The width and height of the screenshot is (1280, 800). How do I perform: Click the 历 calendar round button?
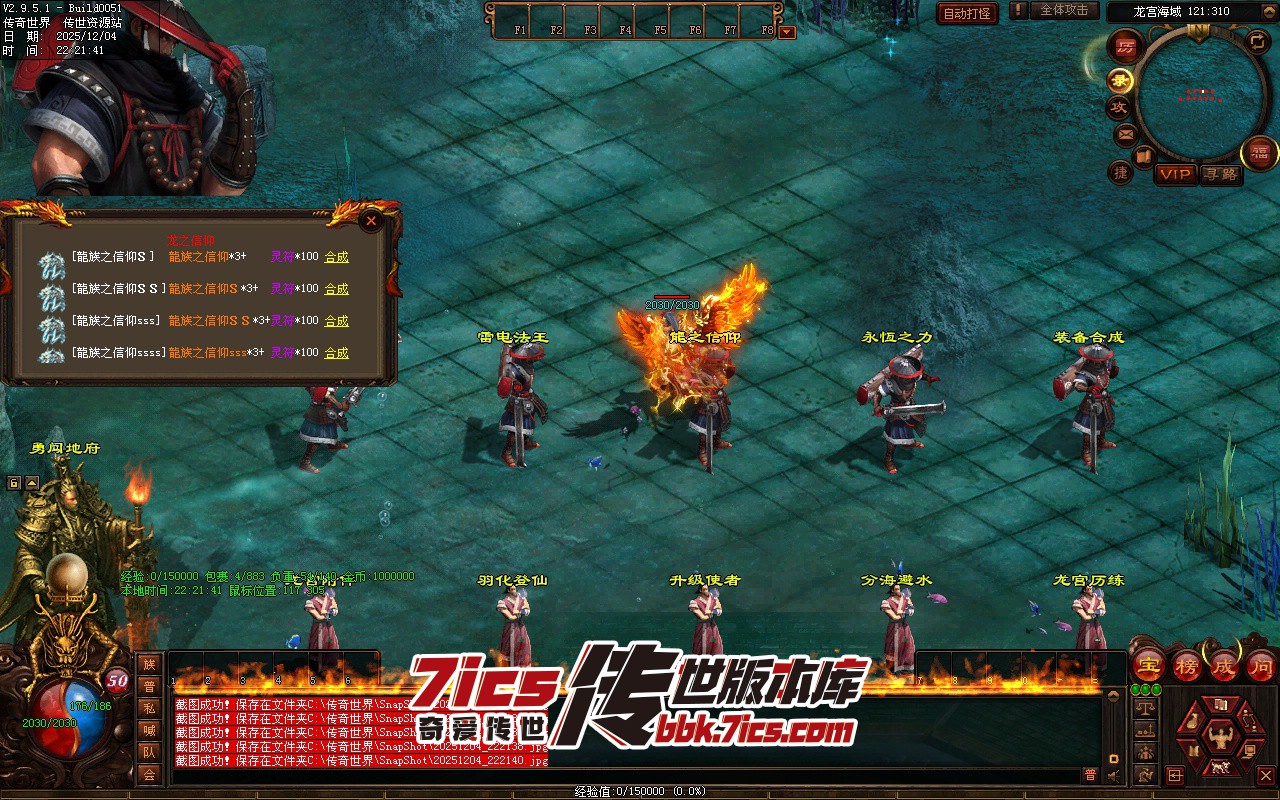(1126, 47)
